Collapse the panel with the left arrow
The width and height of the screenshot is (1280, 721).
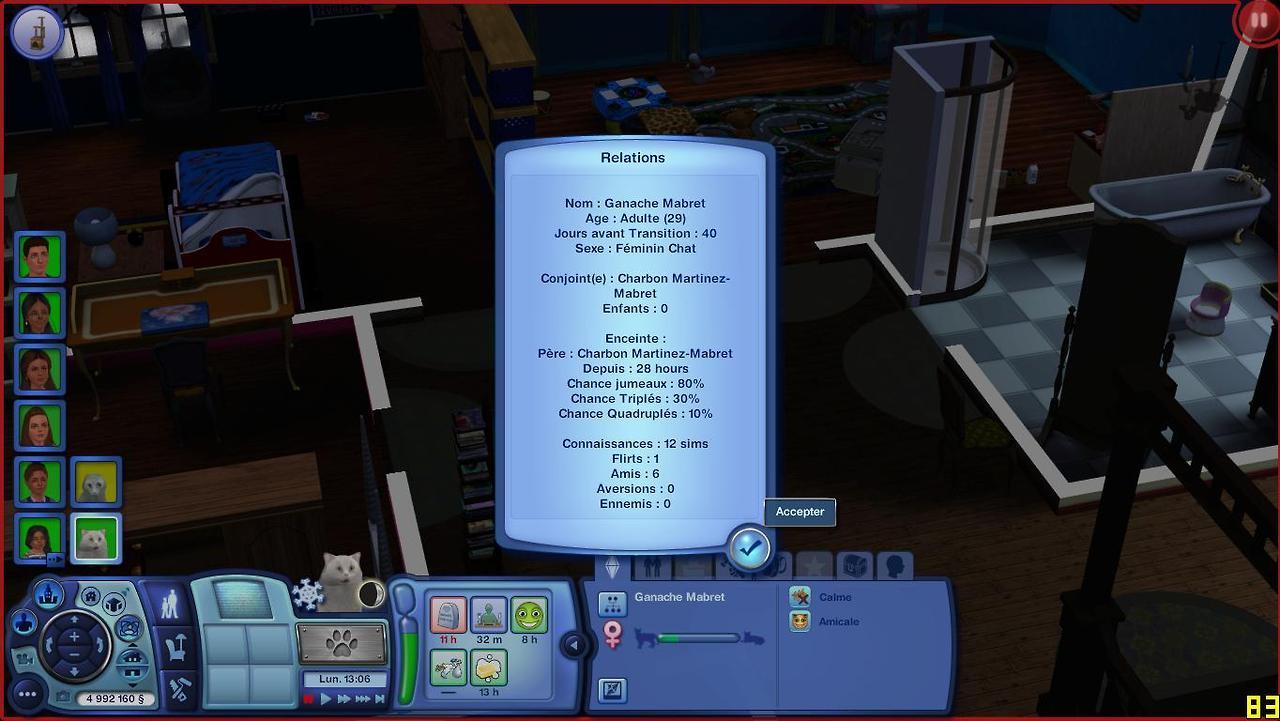(x=574, y=645)
